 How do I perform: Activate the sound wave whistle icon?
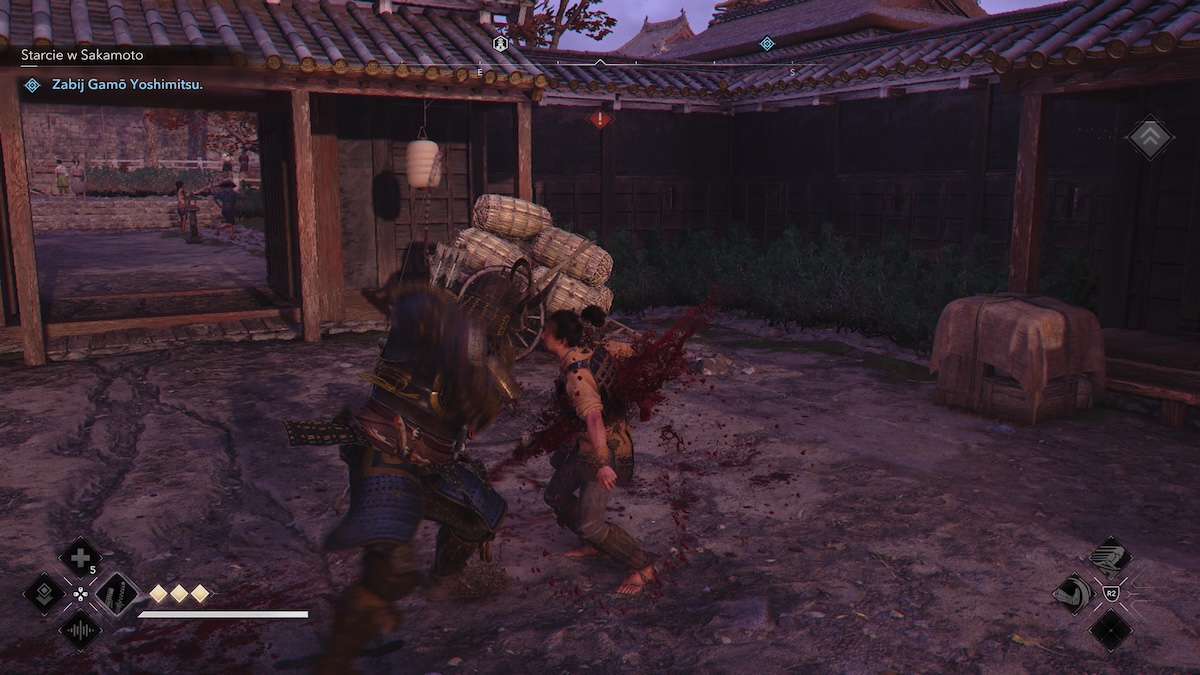(x=80, y=631)
